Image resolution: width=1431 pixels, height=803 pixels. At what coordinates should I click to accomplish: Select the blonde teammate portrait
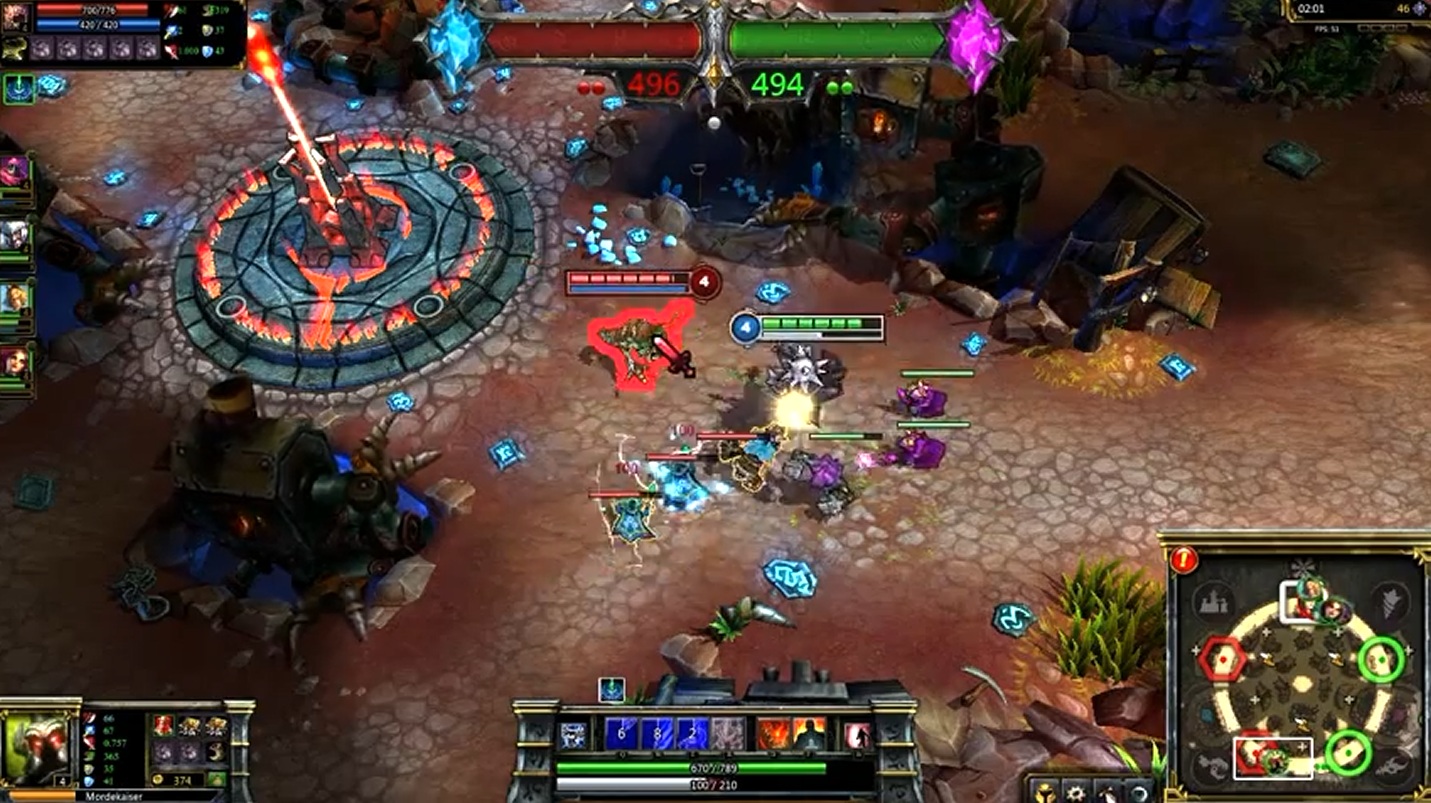click(x=14, y=298)
